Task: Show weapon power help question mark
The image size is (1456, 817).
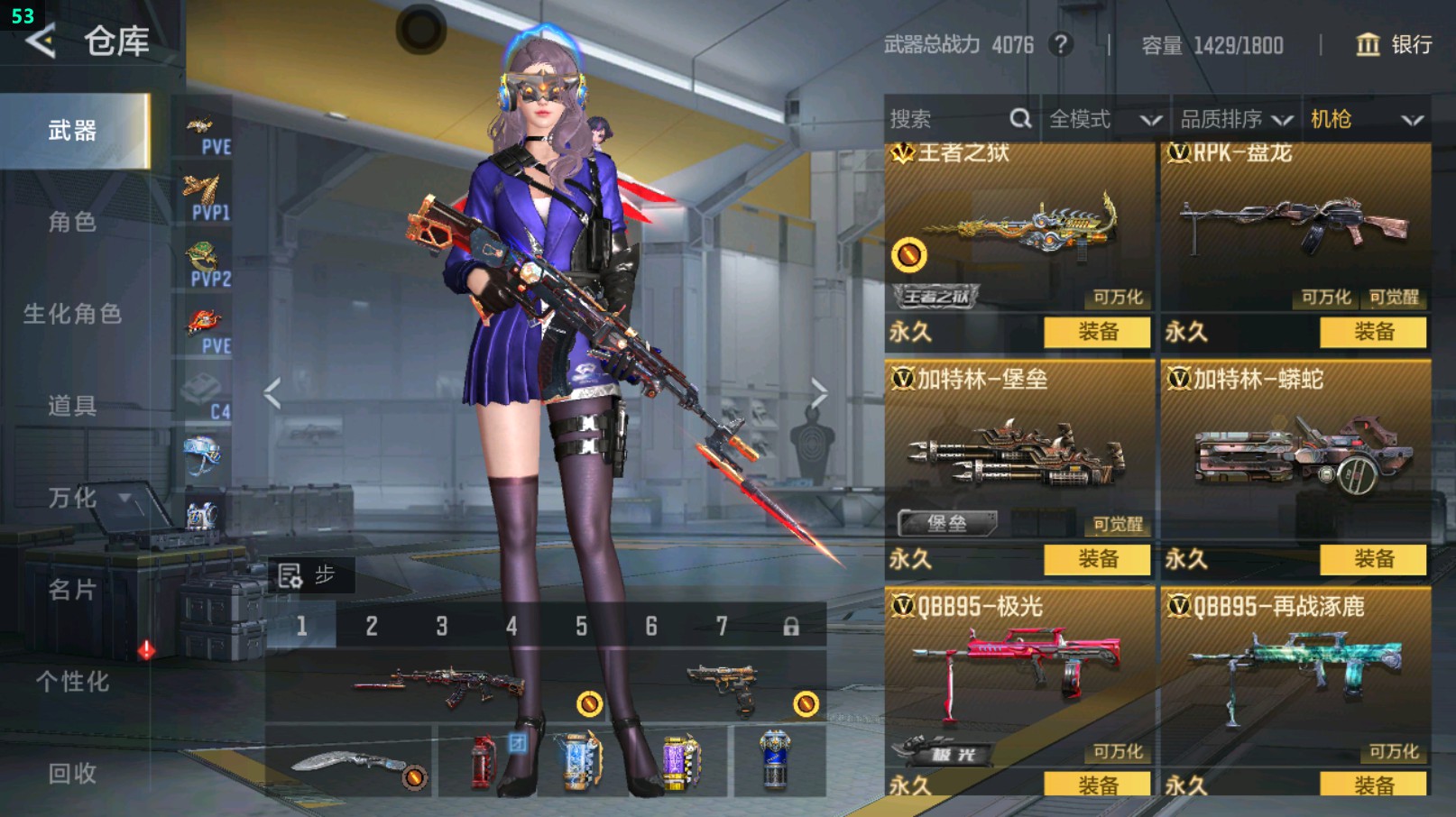Action: [x=1062, y=44]
